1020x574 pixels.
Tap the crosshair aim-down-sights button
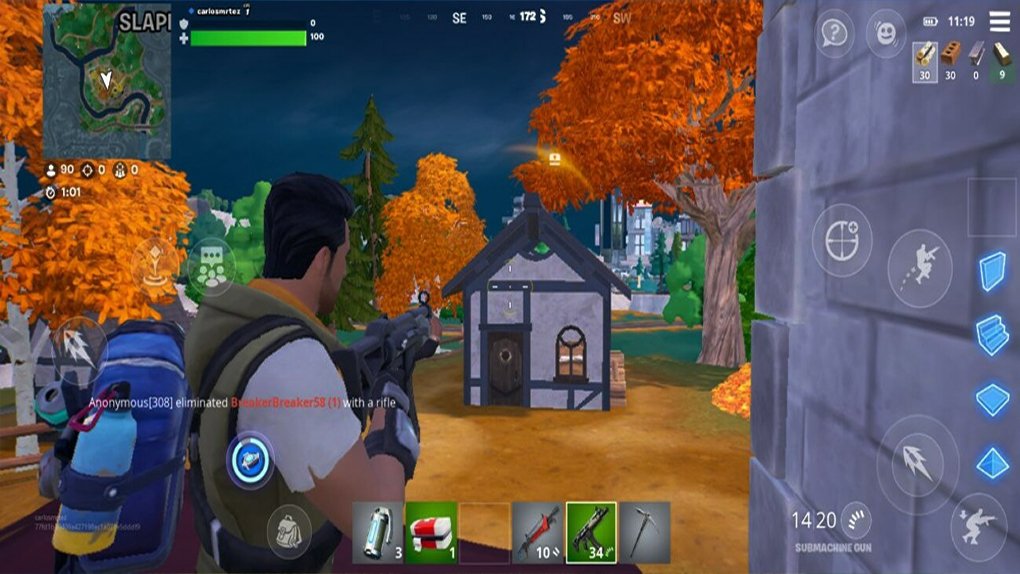pos(842,240)
